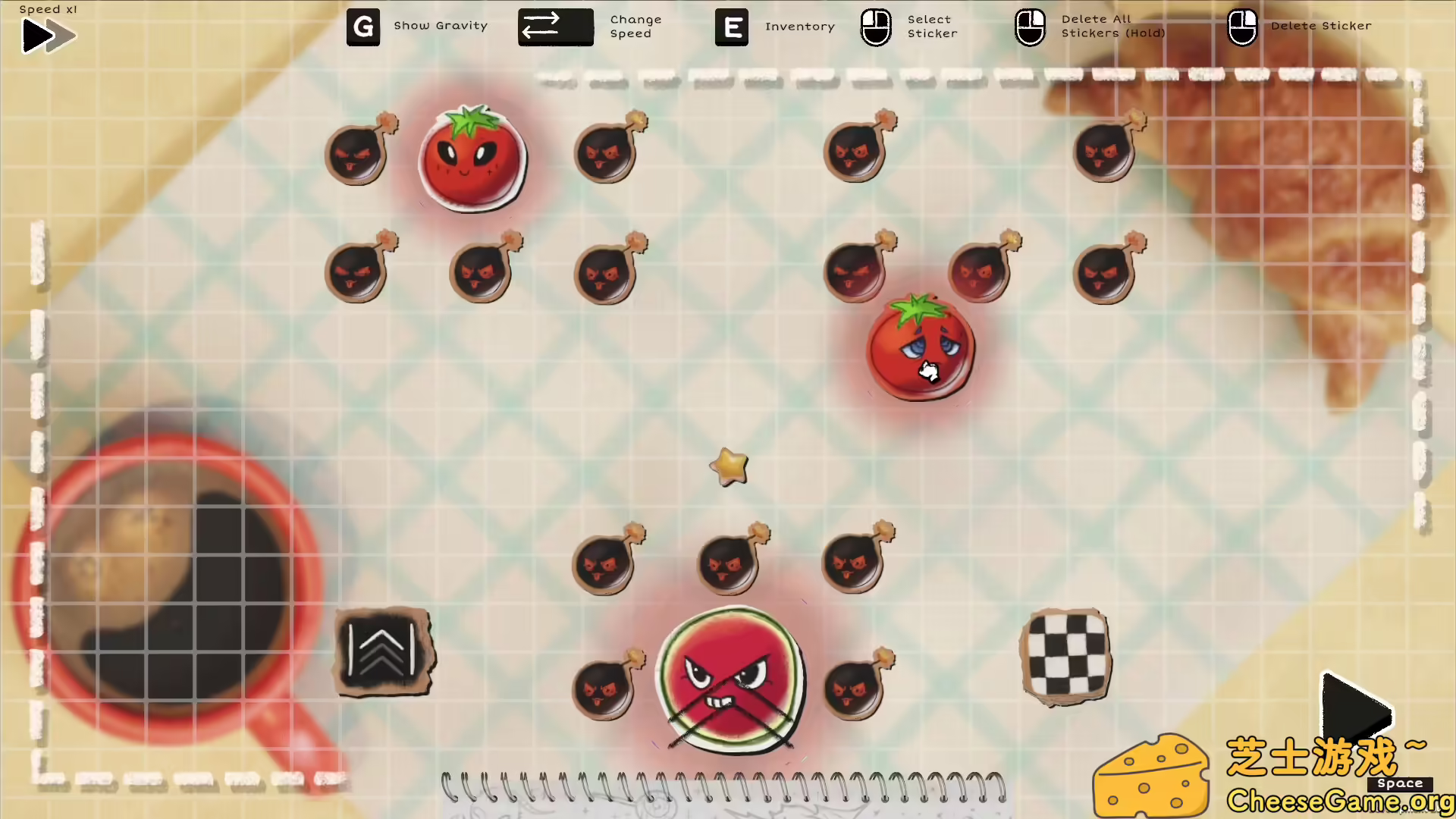Click the Select Sticker mouse icon
Screen dimensions: 1456x819
[x=876, y=27]
